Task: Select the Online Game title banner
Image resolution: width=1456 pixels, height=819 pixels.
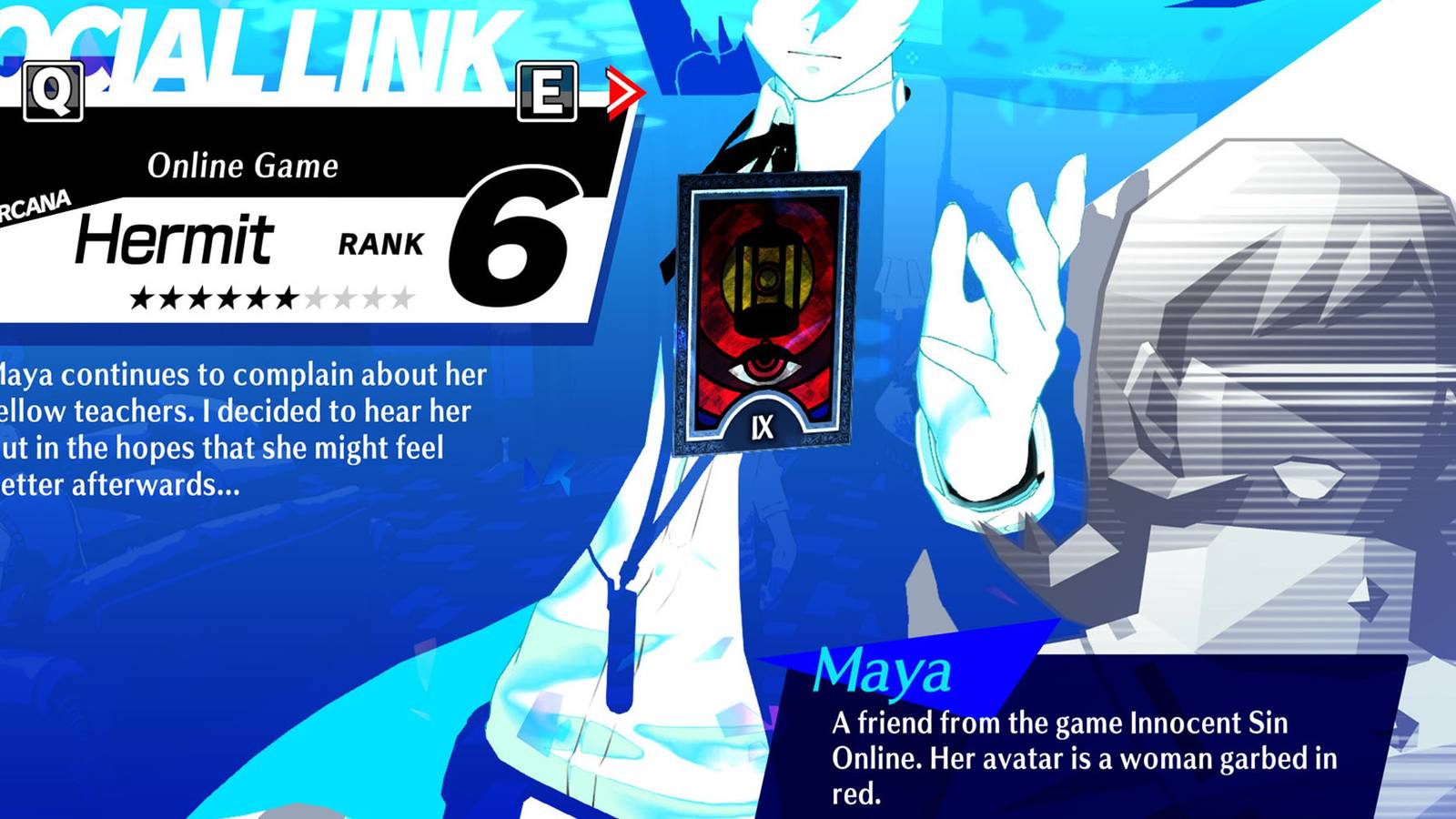Action: pos(243,167)
